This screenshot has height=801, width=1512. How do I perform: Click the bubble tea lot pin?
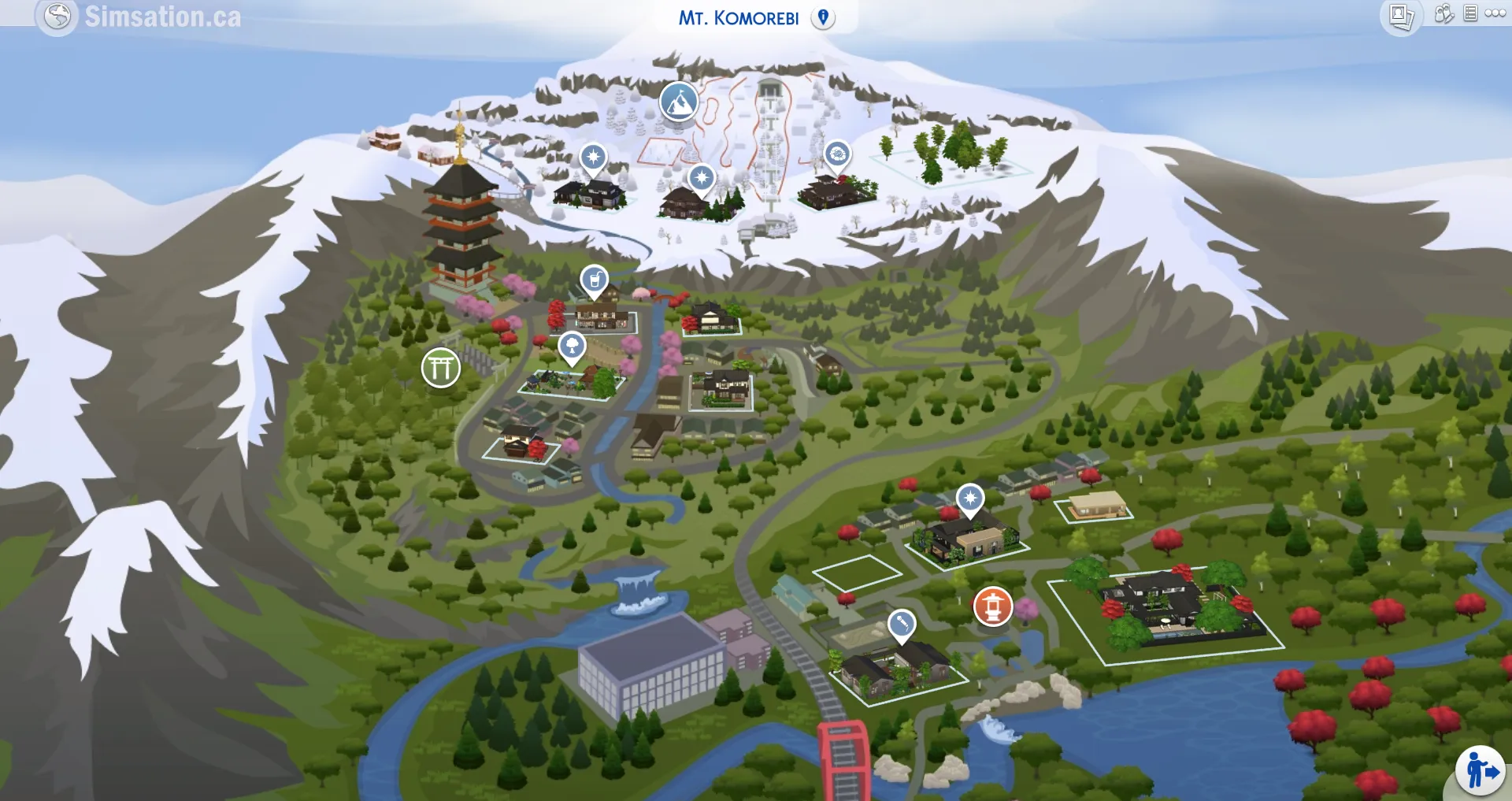pos(593,280)
